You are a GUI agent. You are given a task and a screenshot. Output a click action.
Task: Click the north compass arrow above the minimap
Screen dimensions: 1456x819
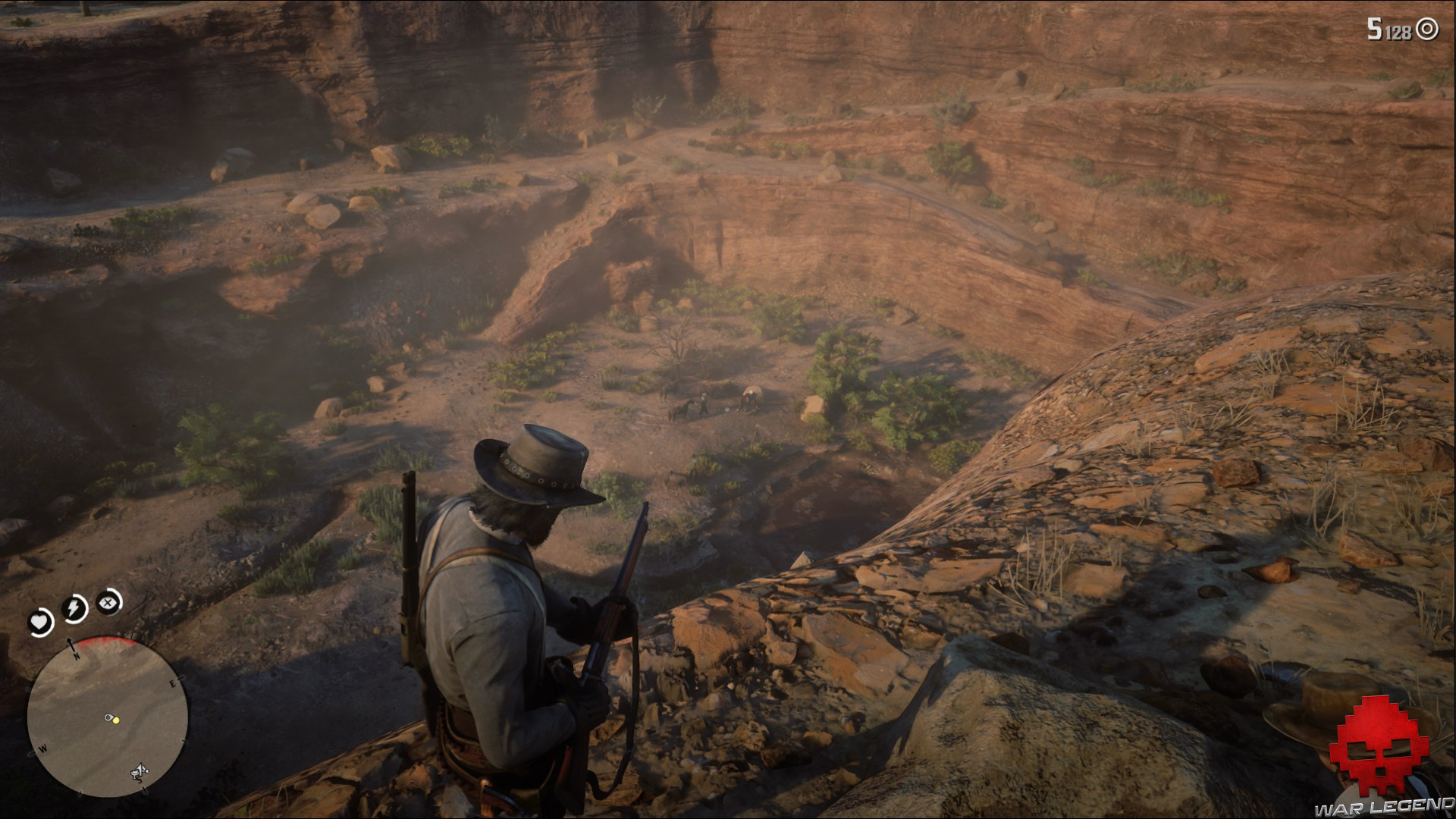click(71, 645)
